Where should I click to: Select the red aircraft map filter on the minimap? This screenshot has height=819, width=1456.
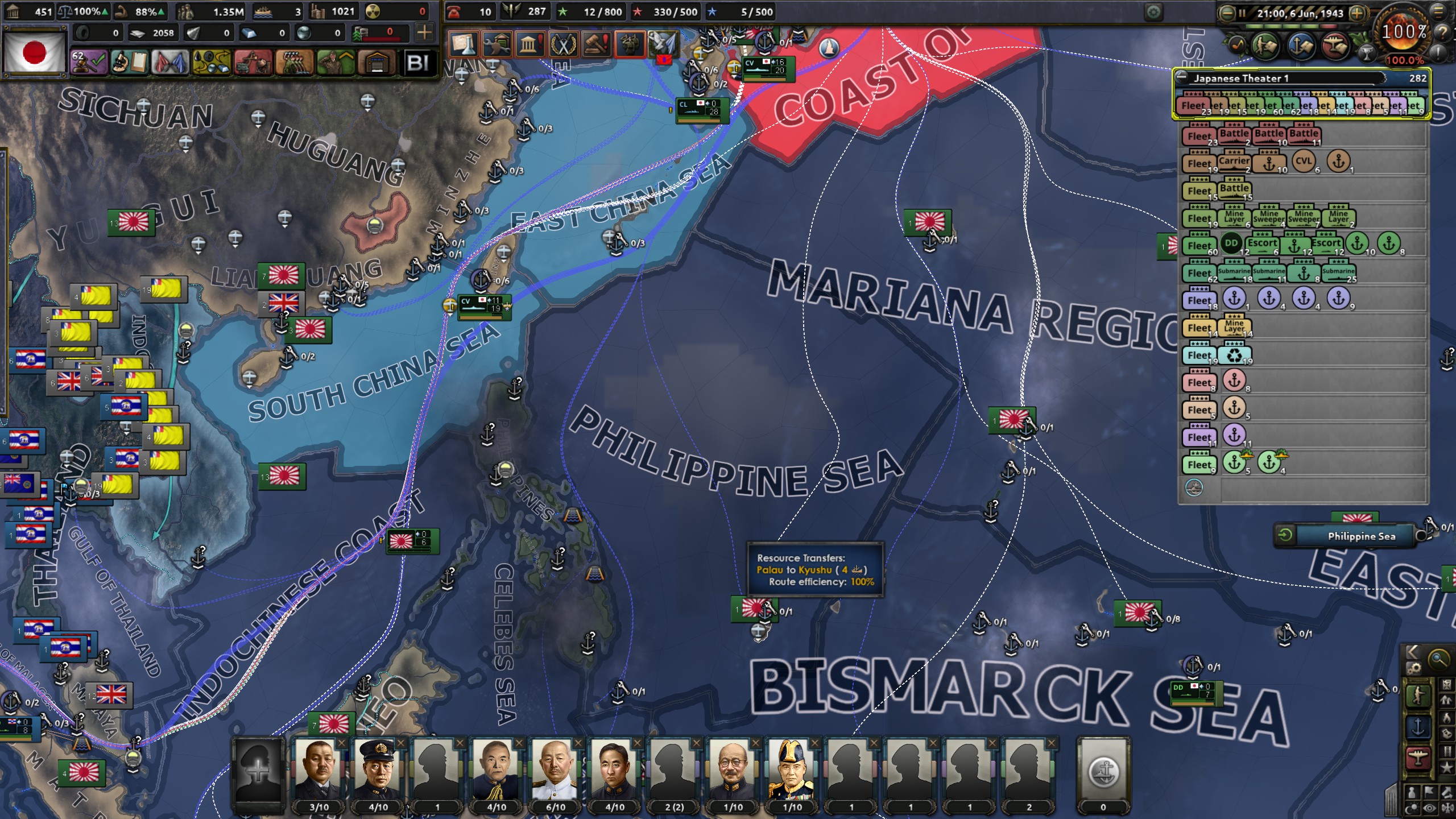1418,758
